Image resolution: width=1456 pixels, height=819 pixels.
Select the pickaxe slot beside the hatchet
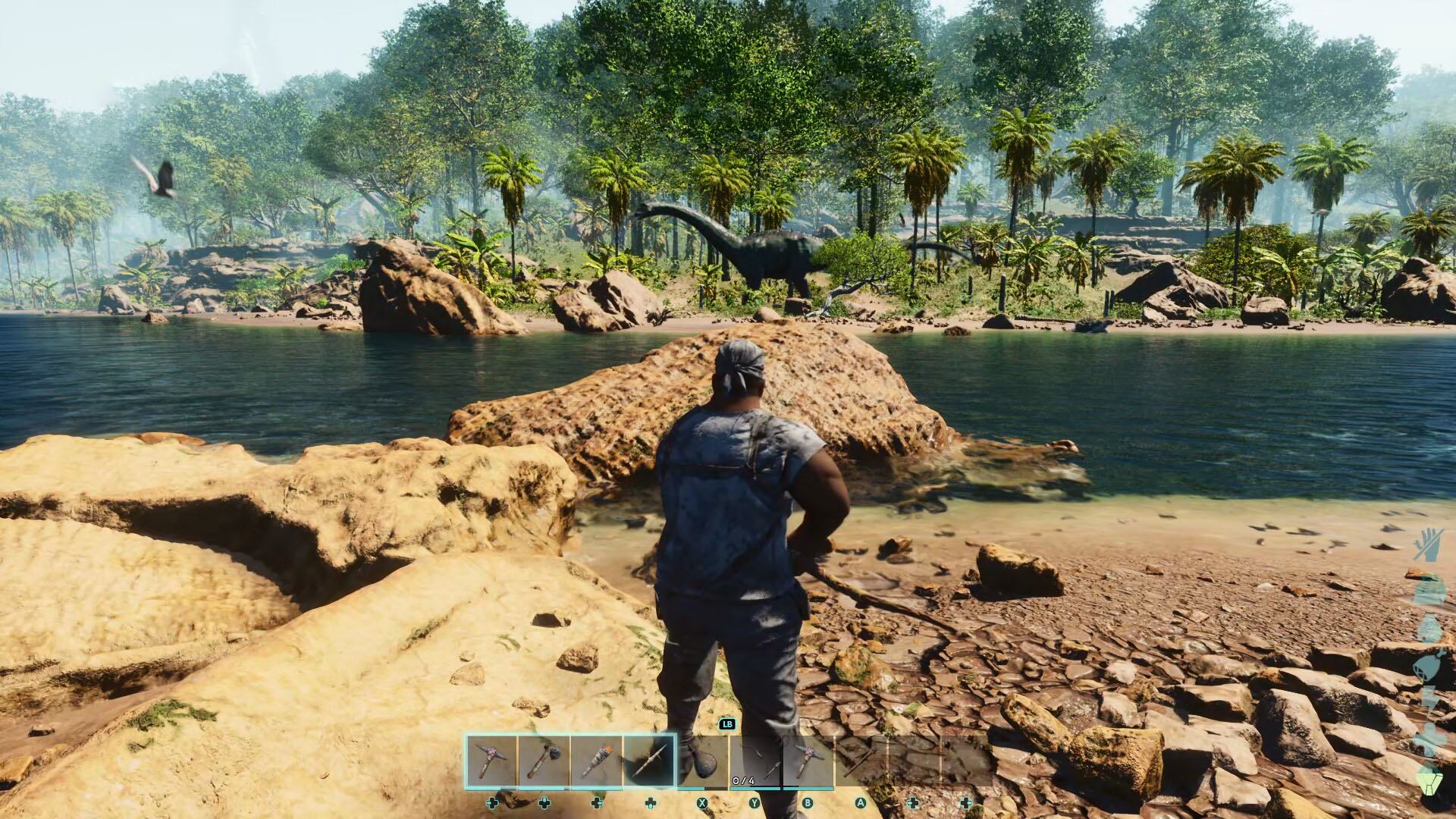491,761
